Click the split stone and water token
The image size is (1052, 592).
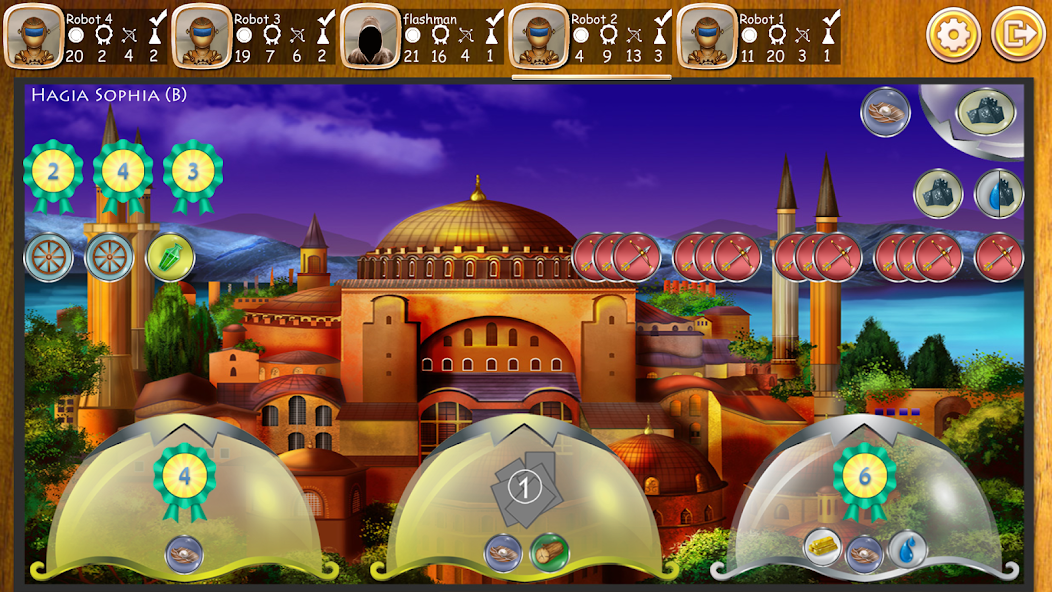tap(999, 193)
